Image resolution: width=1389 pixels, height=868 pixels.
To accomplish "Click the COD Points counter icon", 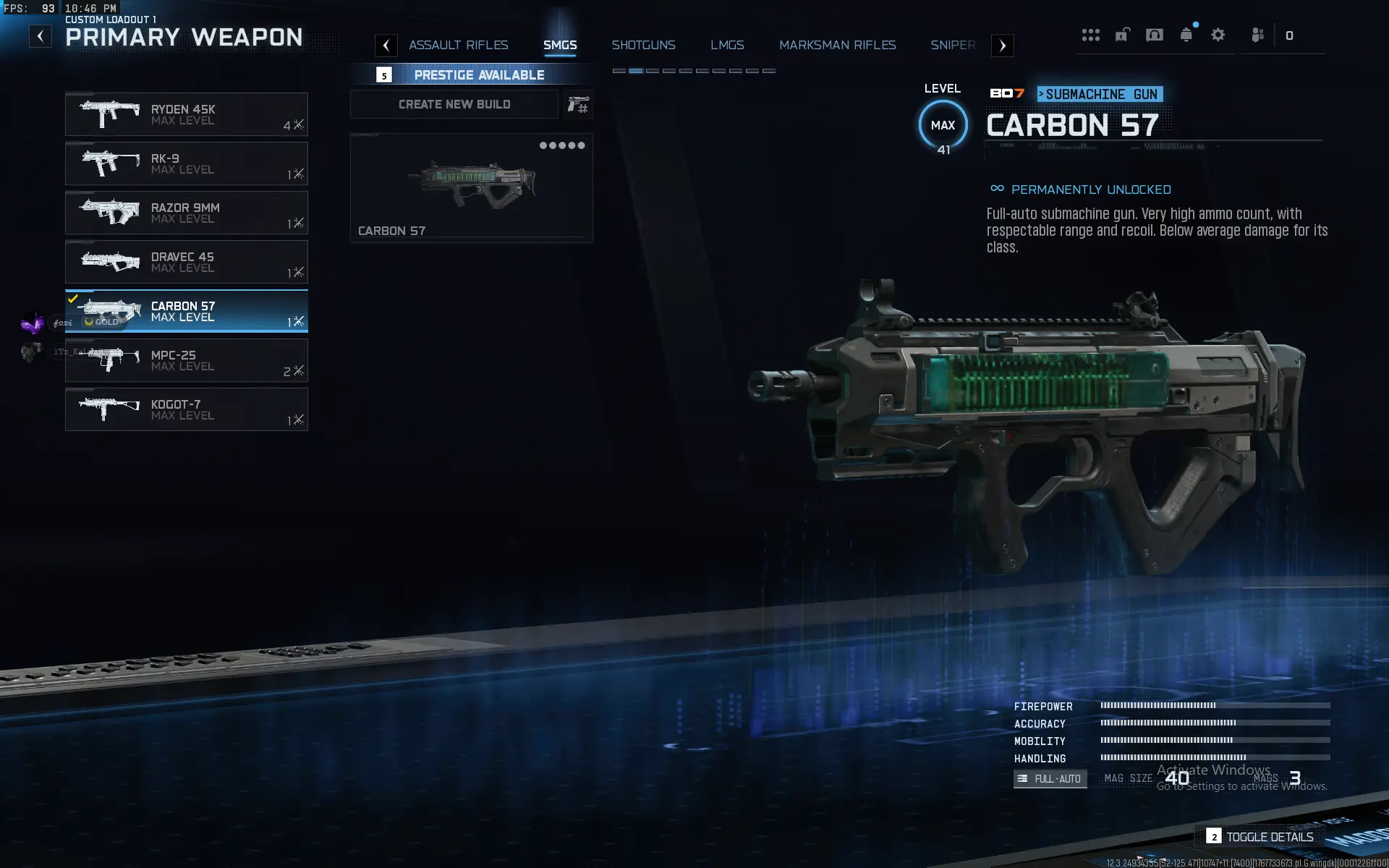I will pos(1290,35).
